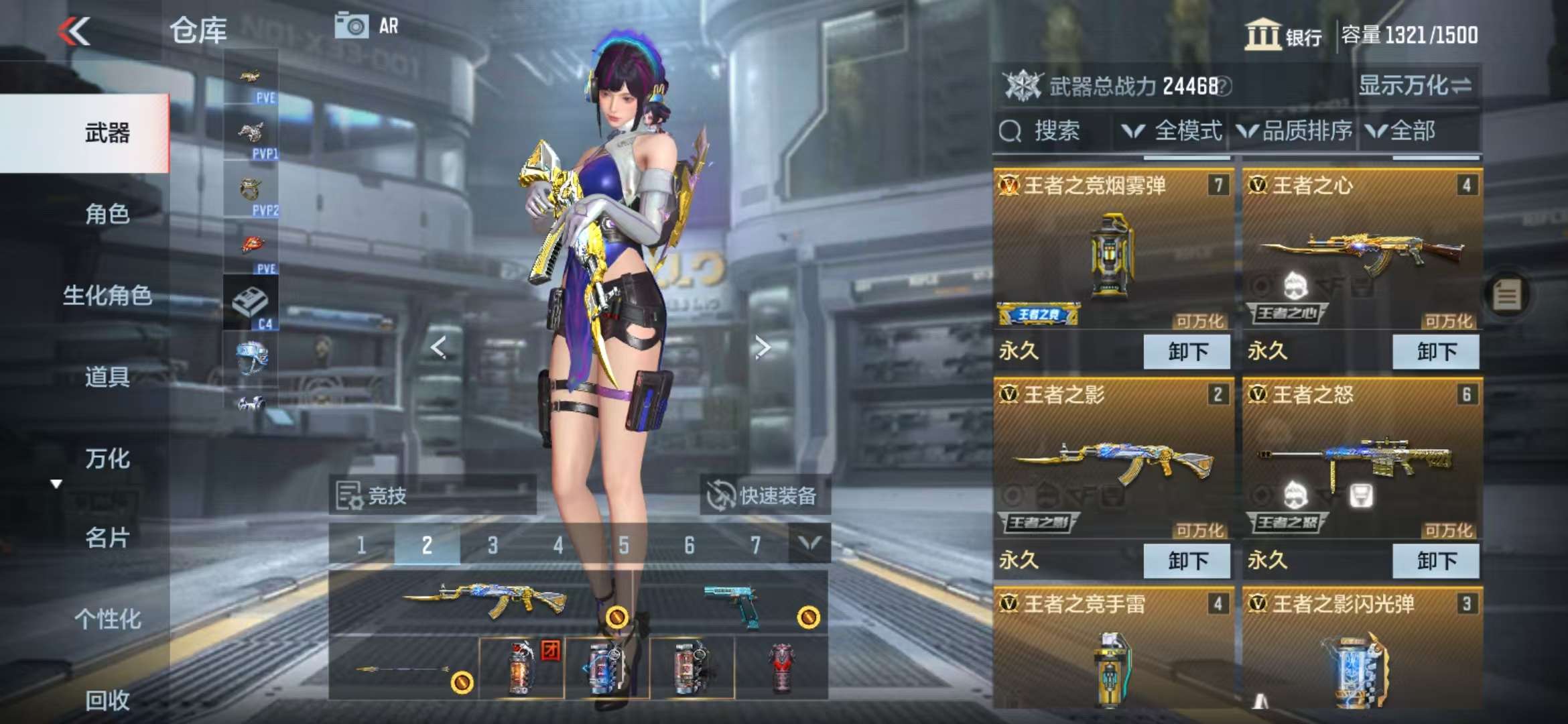
Task: Unequip 王者之怒 with its 卸下 button
Action: [1435, 561]
